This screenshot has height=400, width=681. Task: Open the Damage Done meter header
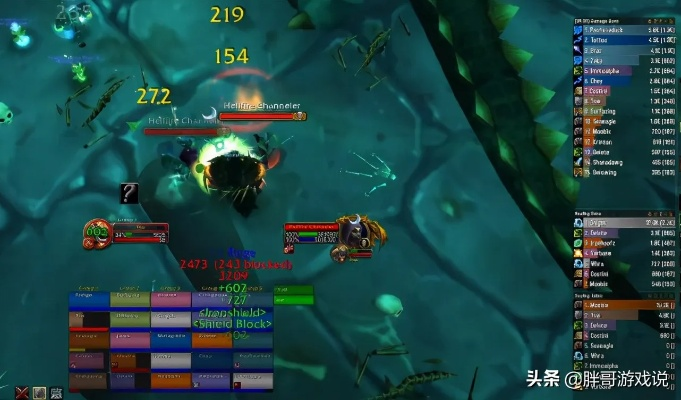coord(610,21)
